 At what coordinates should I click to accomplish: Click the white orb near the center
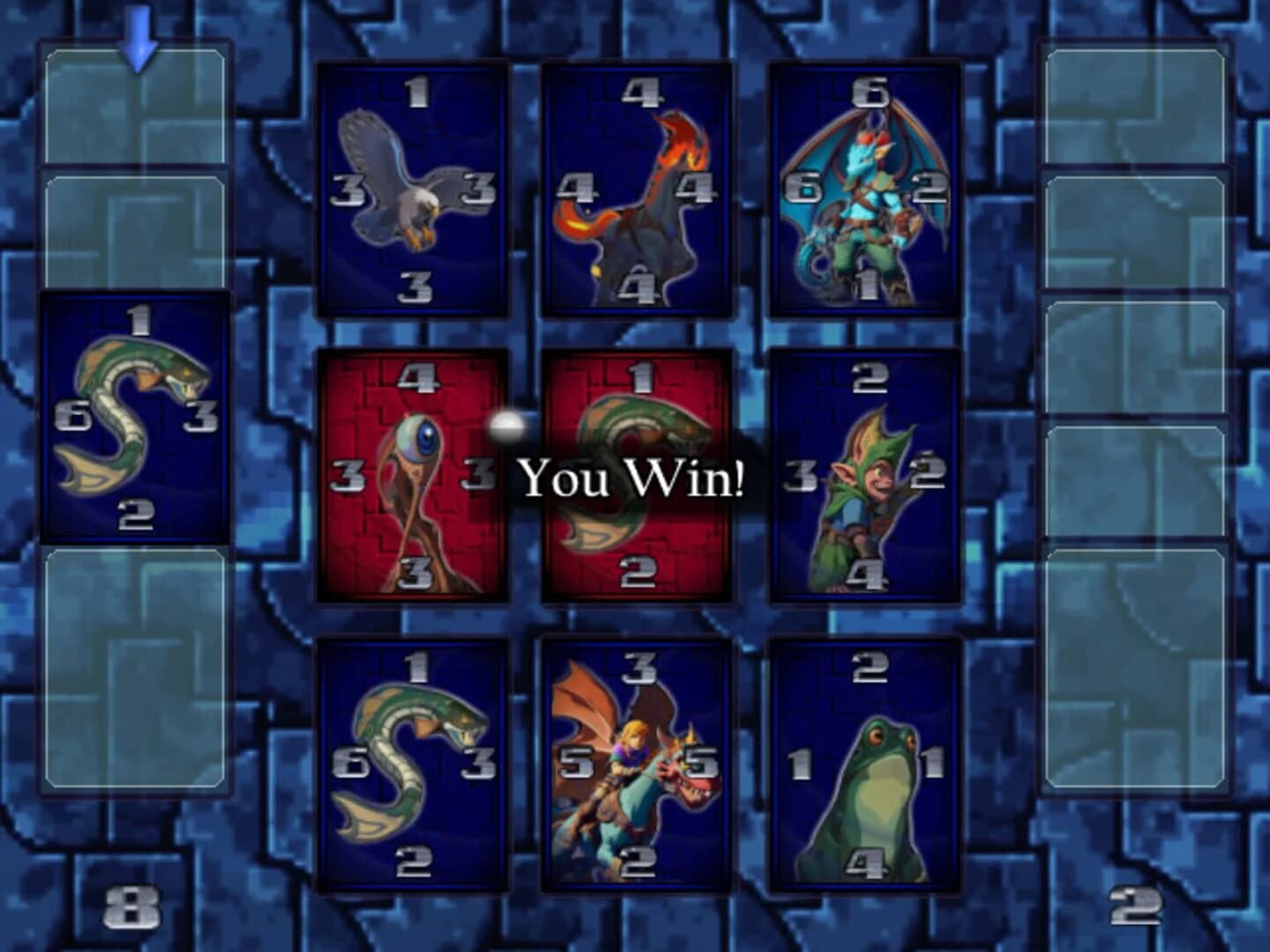(510, 428)
